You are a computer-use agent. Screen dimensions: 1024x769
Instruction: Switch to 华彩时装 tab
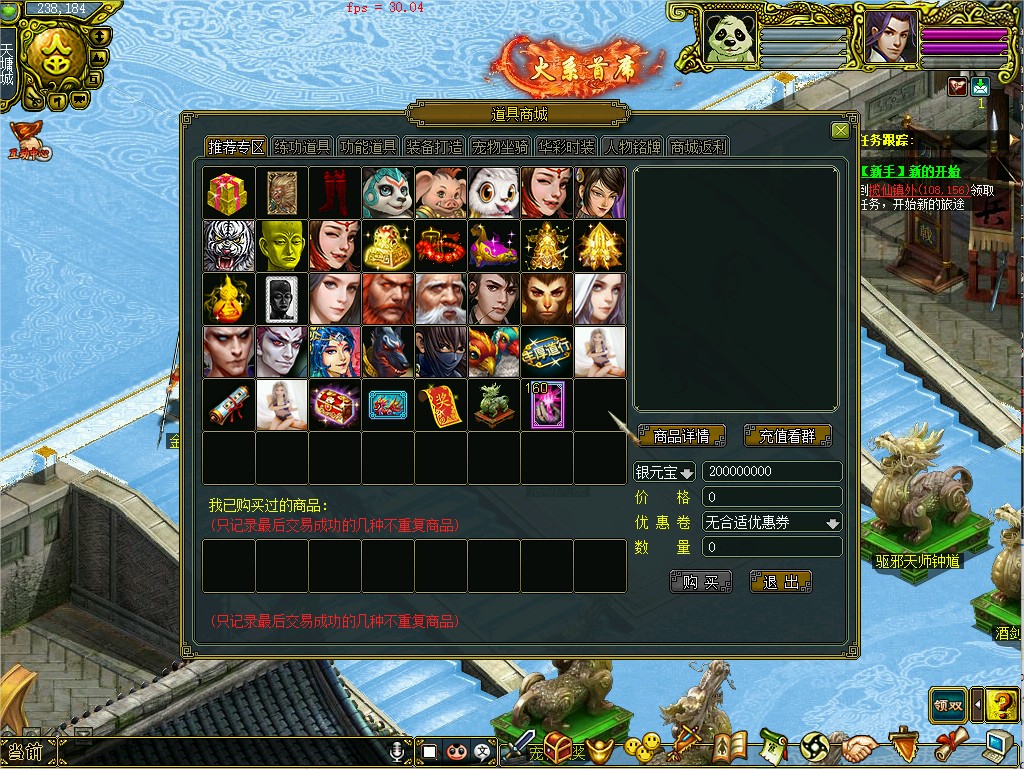point(566,147)
